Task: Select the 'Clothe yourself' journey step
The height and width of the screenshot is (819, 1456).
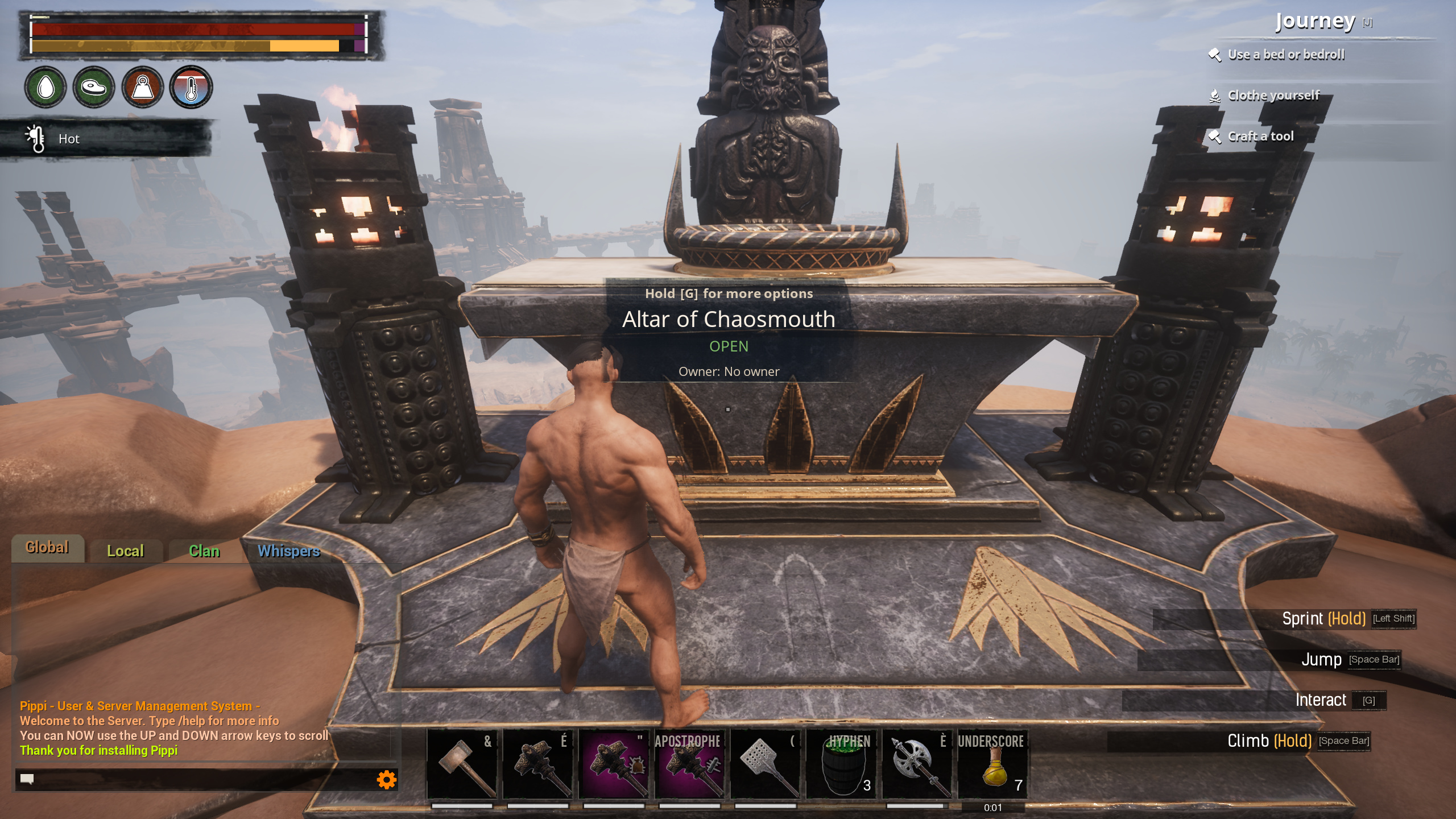Action: 1273,96
